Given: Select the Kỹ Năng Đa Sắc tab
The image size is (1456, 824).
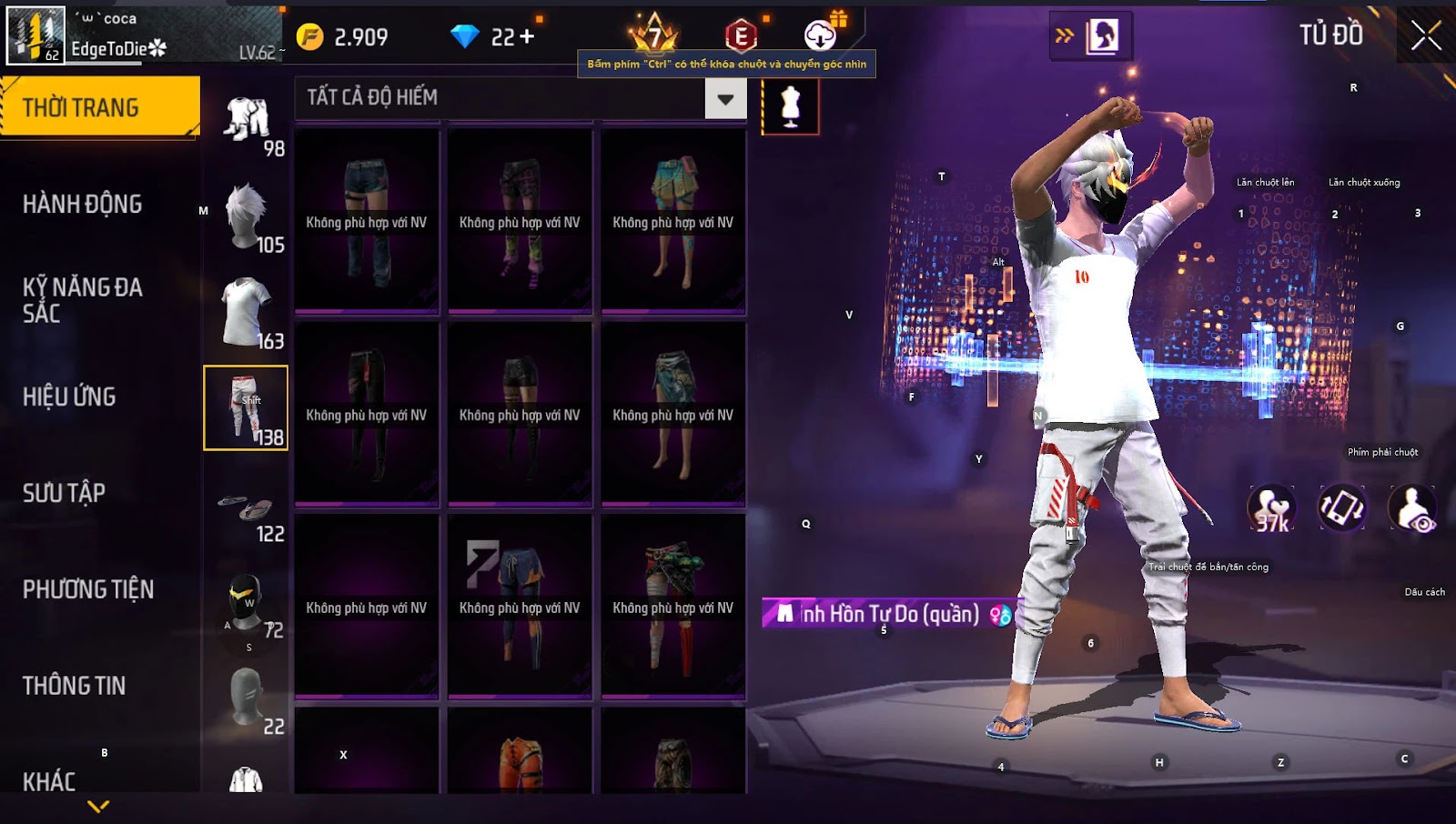Looking at the screenshot, I should point(83,300).
